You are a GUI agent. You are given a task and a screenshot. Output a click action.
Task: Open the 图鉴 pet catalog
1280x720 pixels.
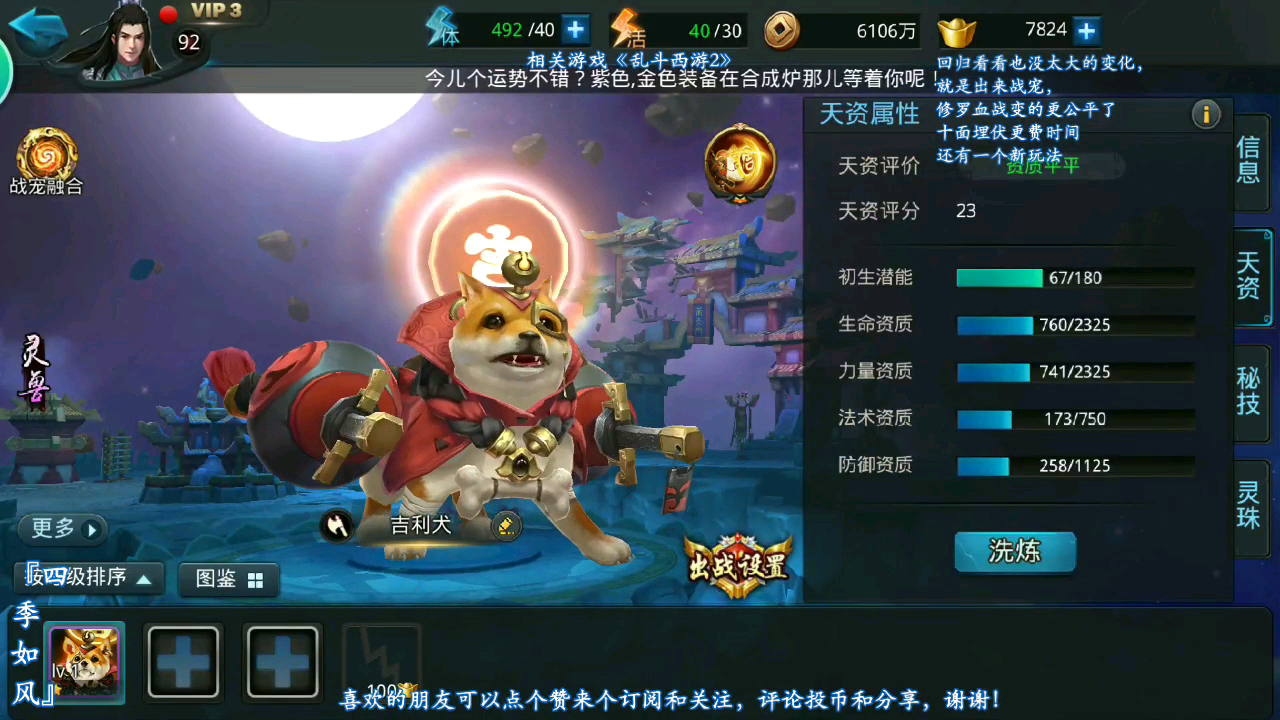point(228,579)
